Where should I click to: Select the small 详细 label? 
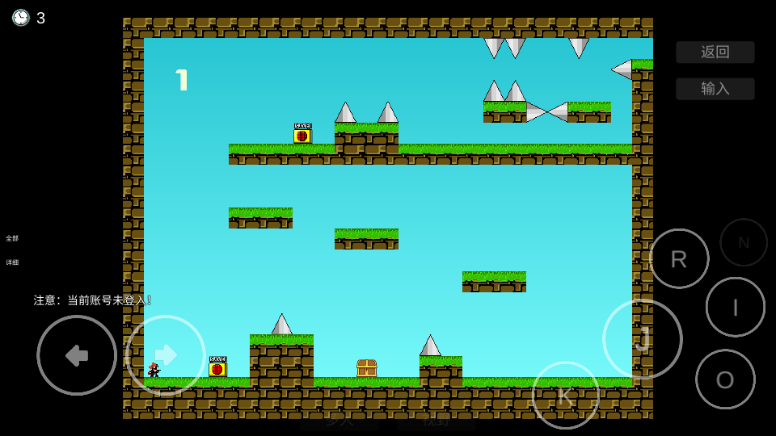[12, 262]
